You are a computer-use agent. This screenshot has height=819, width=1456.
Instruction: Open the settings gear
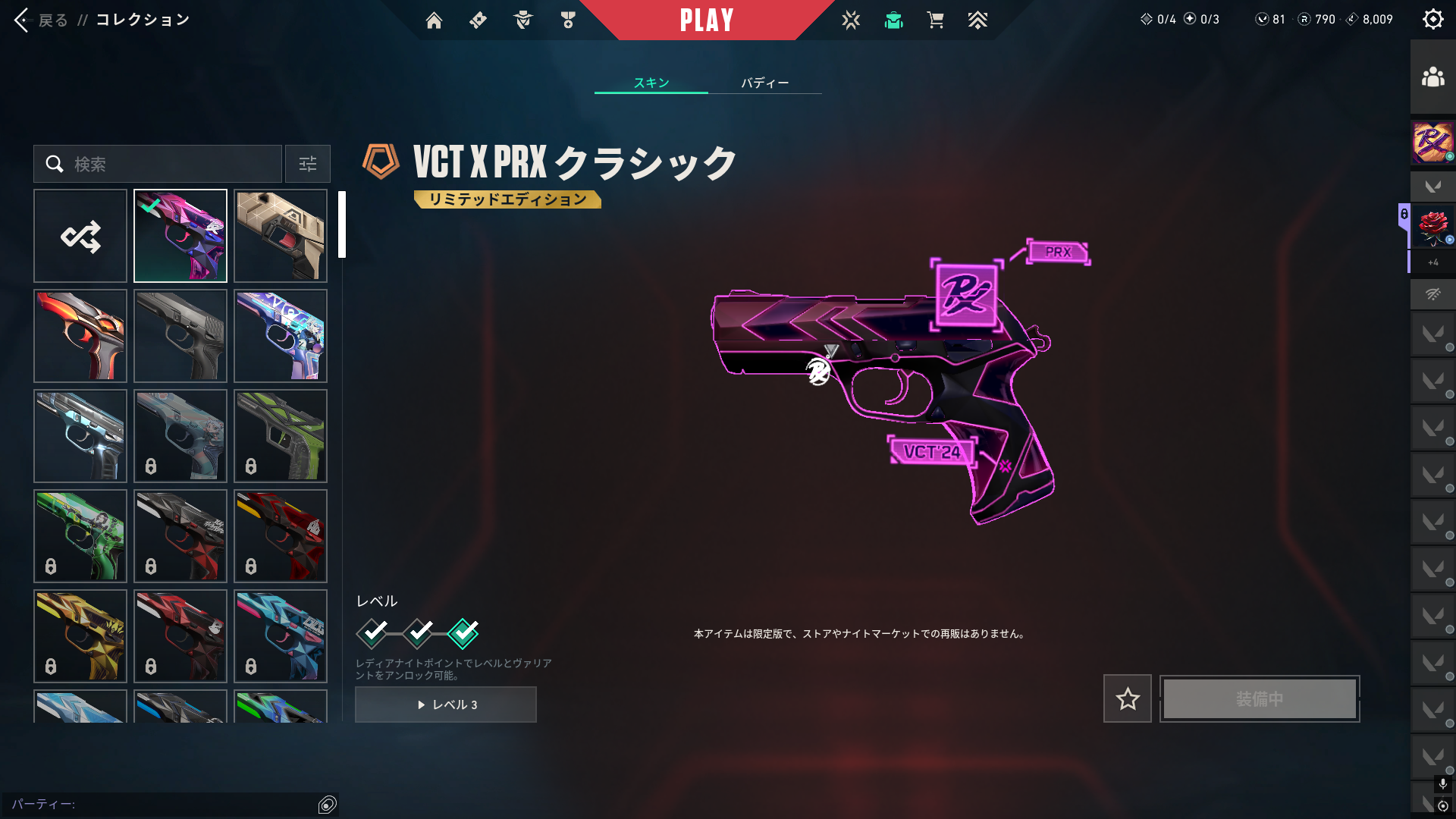tap(1432, 19)
